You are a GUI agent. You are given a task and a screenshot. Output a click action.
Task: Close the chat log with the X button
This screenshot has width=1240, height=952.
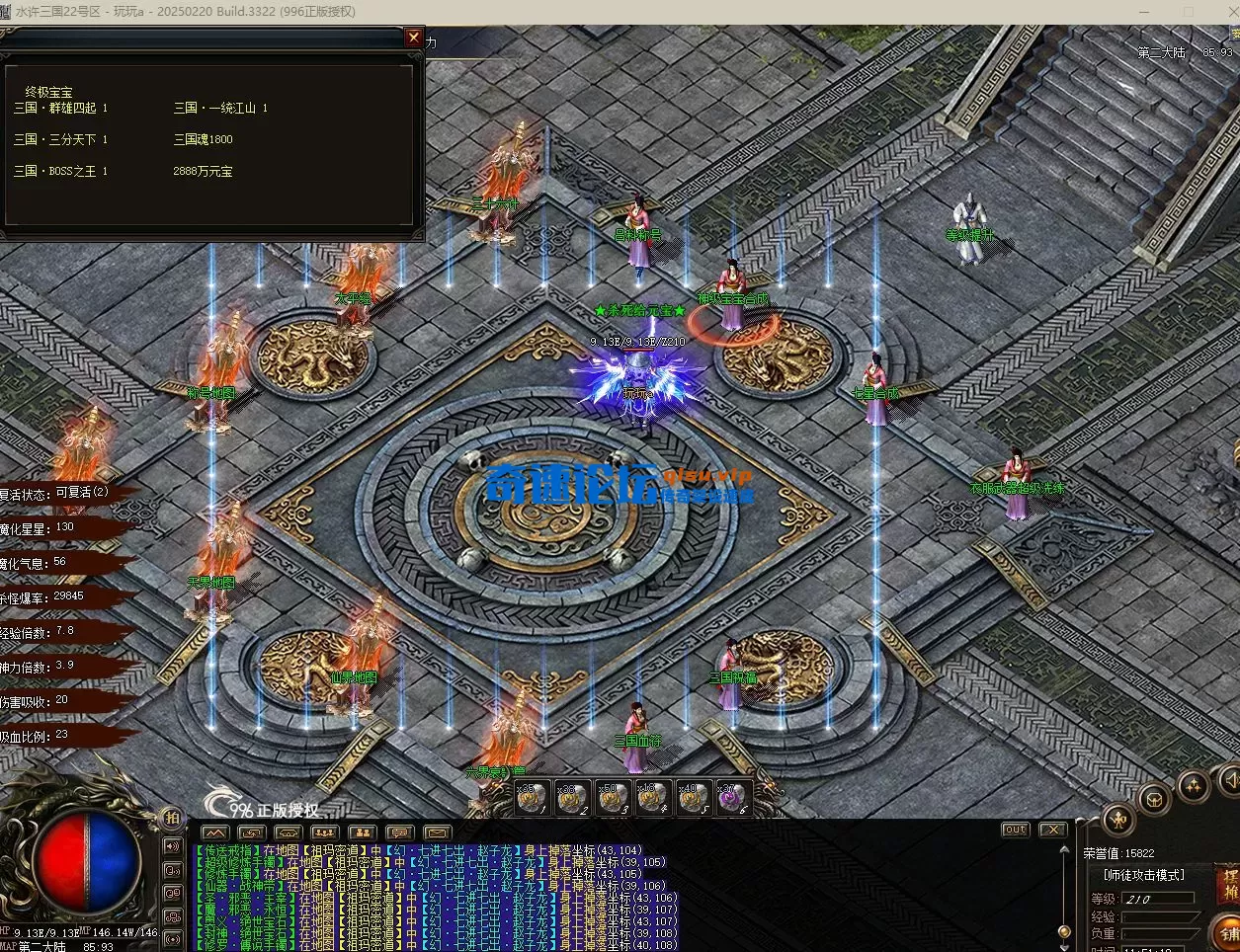click(x=1052, y=831)
